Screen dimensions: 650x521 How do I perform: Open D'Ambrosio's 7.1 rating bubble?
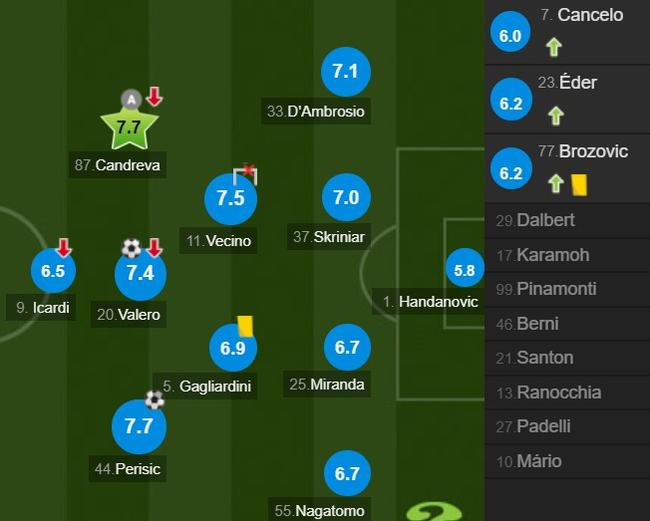click(x=346, y=72)
